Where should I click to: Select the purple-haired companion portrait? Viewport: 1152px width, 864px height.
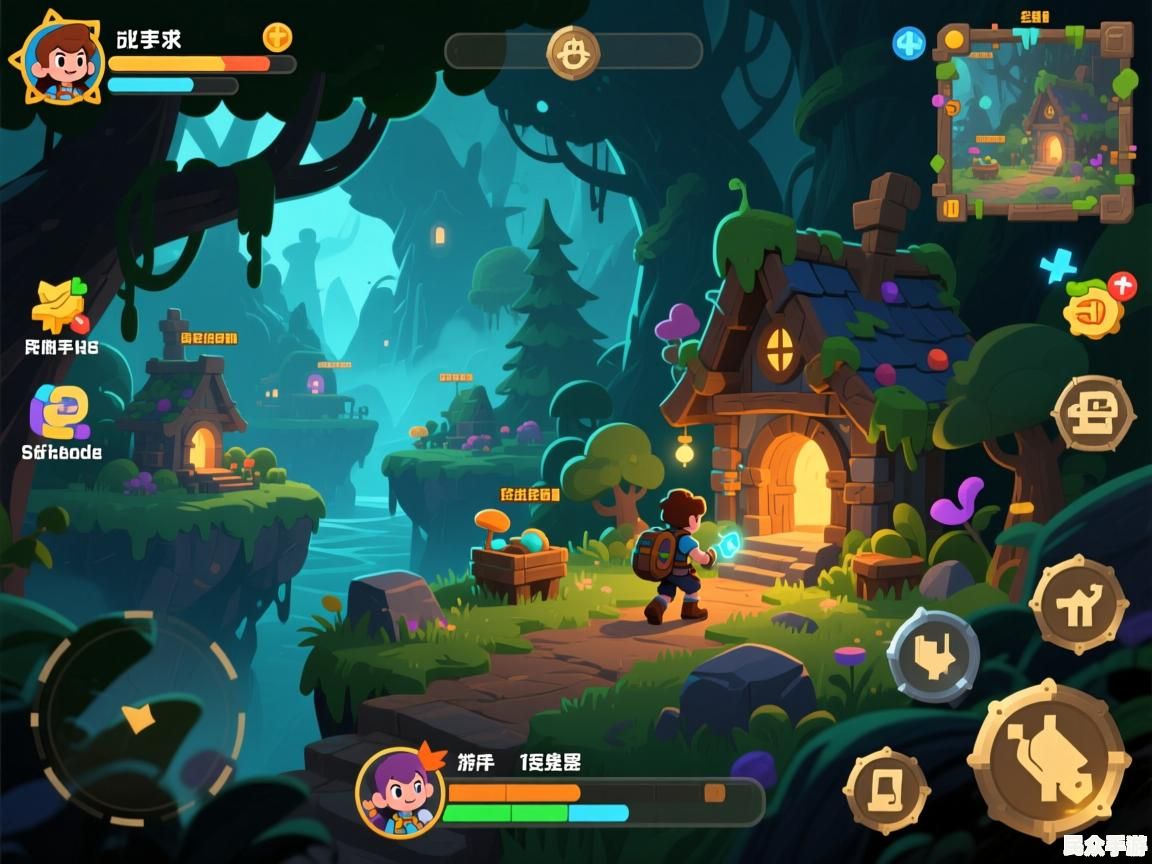click(x=401, y=791)
